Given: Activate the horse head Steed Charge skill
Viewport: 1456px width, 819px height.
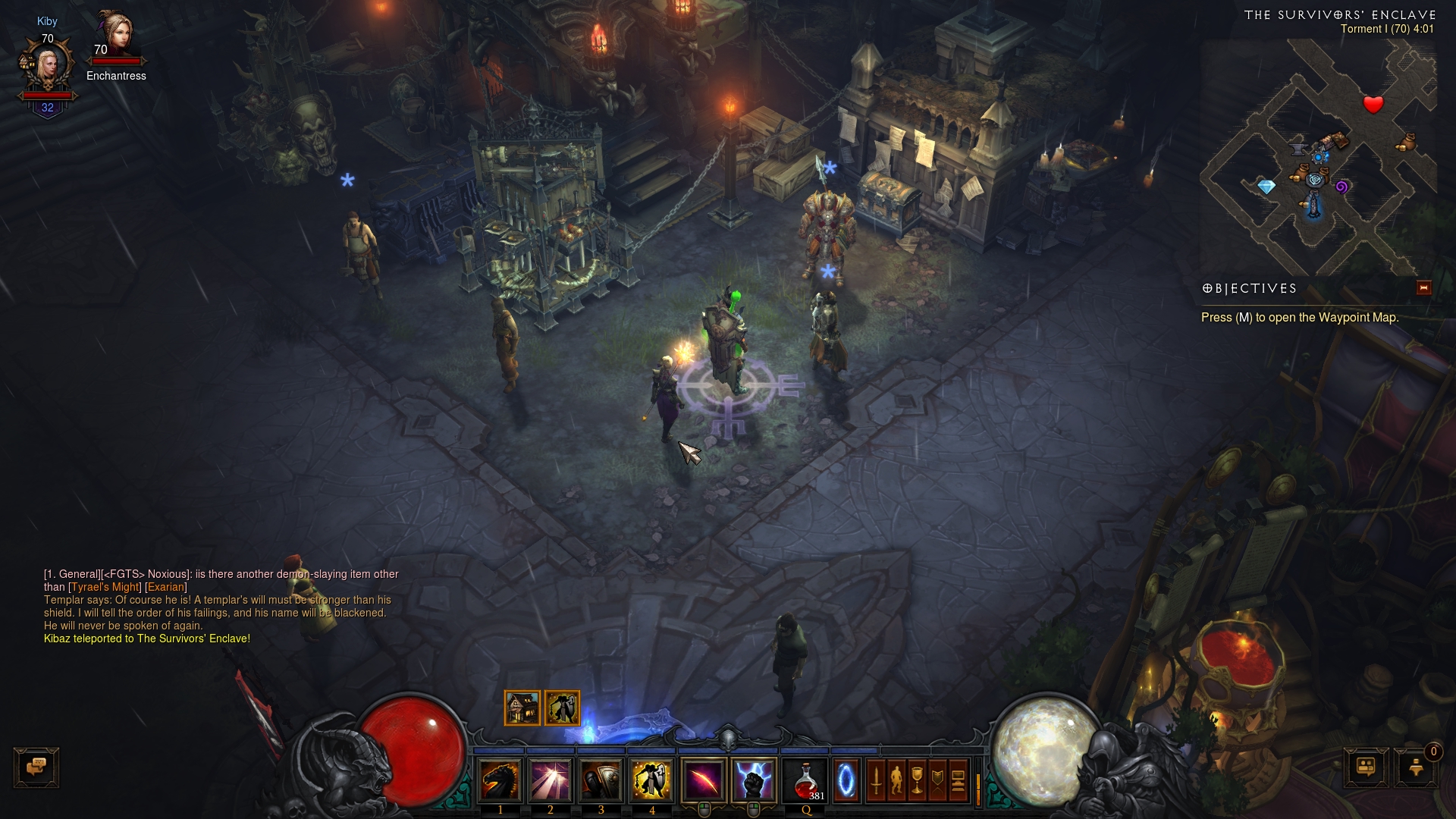Looking at the screenshot, I should point(500,780).
